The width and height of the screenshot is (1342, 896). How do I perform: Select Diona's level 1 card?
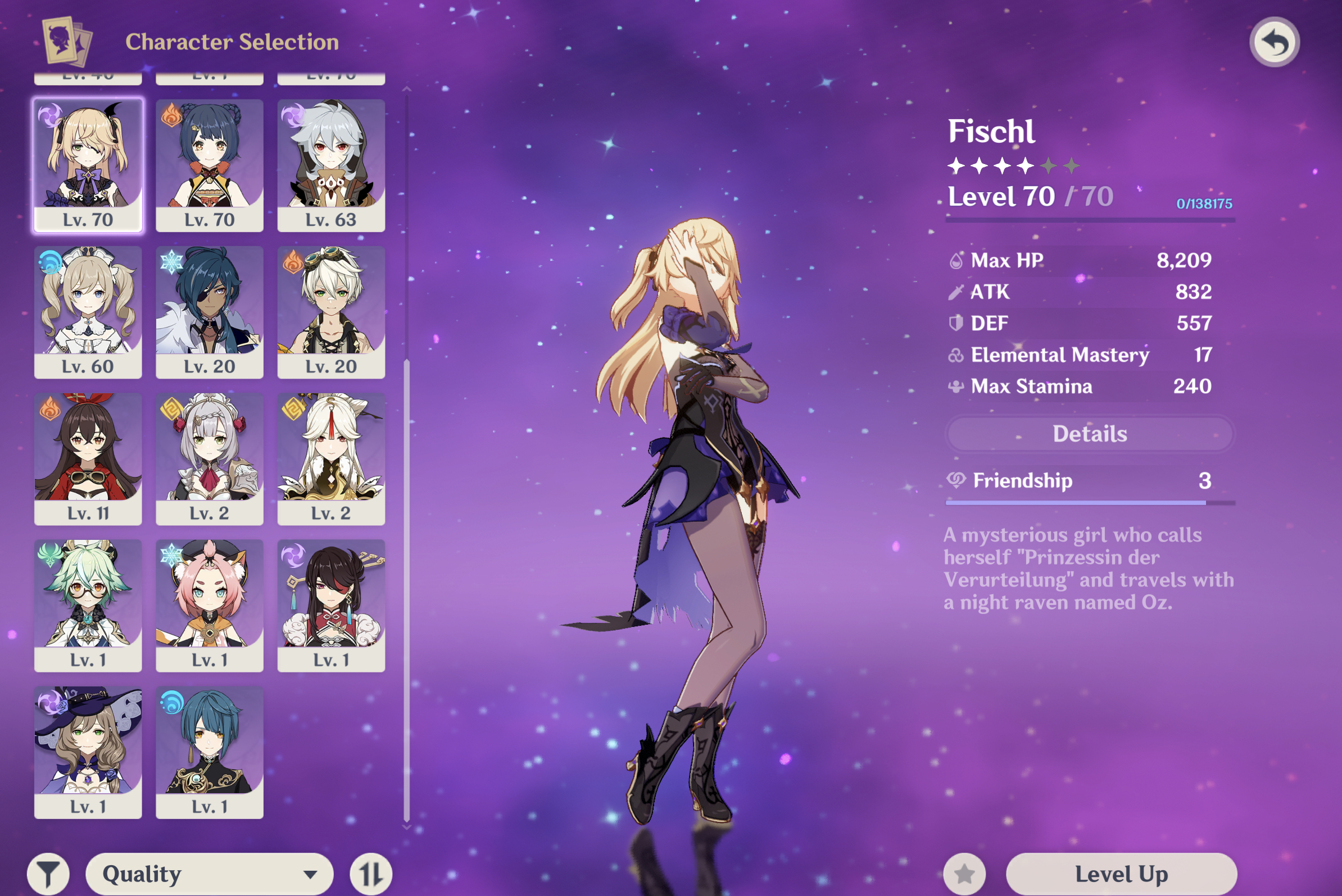click(x=209, y=605)
